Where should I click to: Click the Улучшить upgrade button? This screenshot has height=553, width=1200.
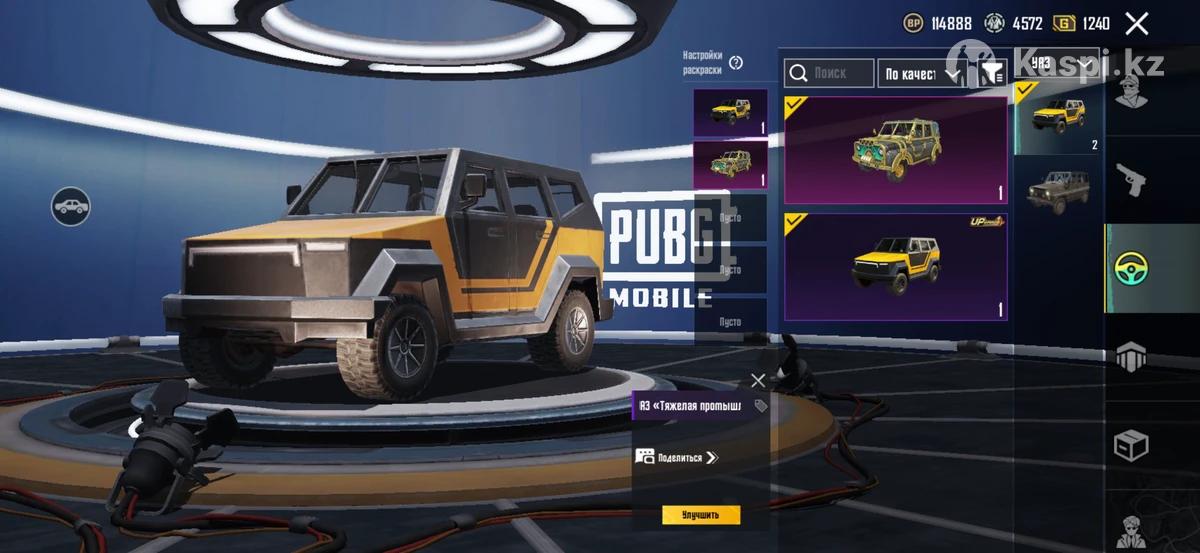701,515
